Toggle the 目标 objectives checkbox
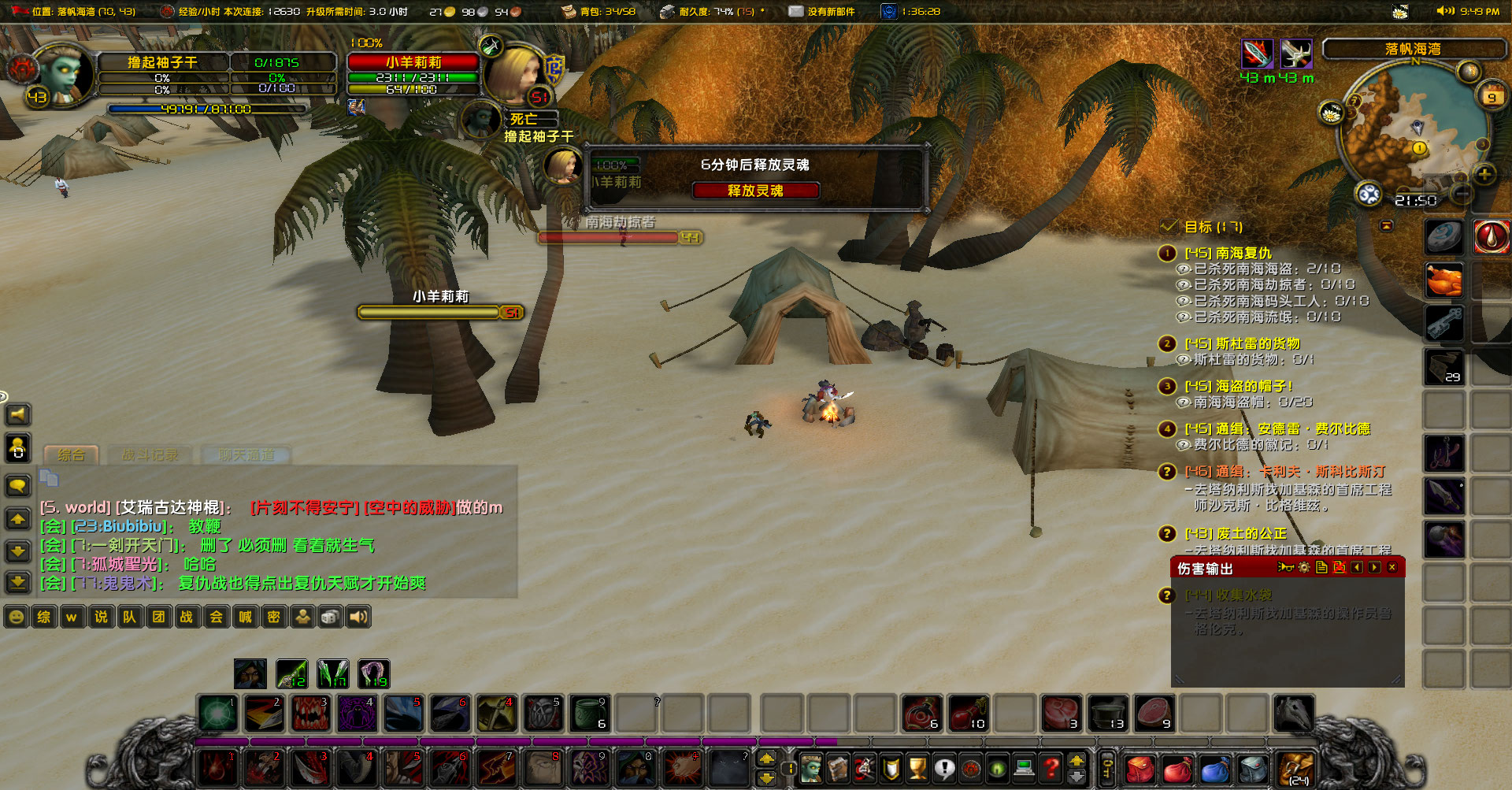This screenshot has height=790, width=1512. (x=1169, y=227)
